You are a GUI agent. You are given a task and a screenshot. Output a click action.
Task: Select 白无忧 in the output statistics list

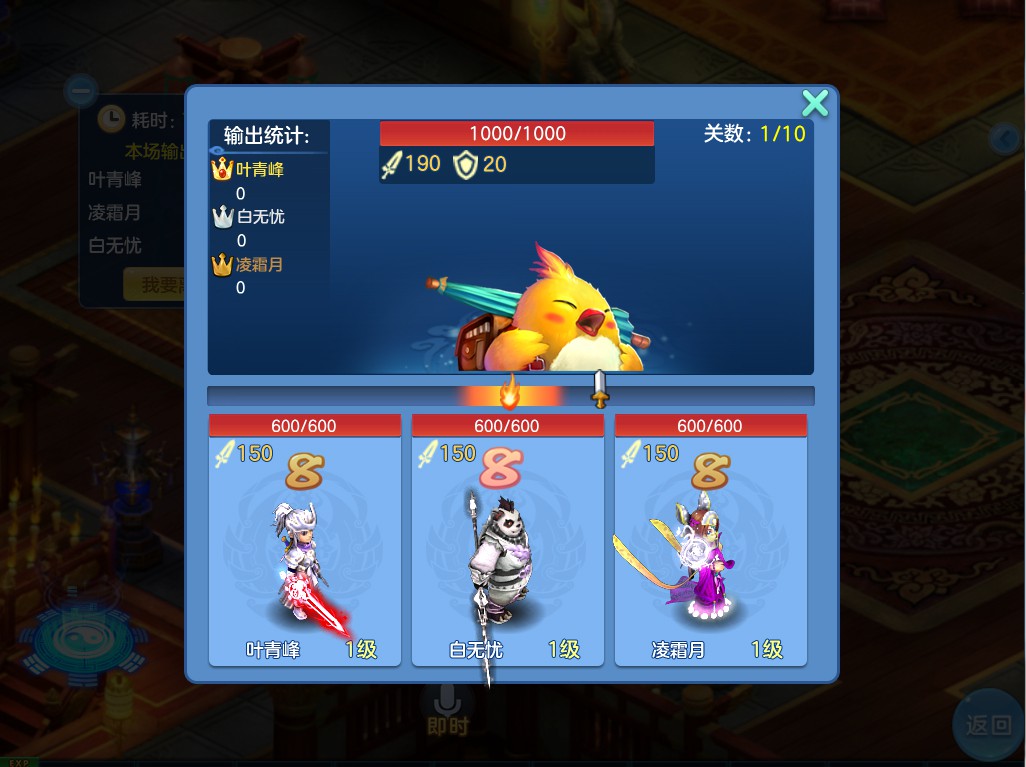tap(260, 217)
